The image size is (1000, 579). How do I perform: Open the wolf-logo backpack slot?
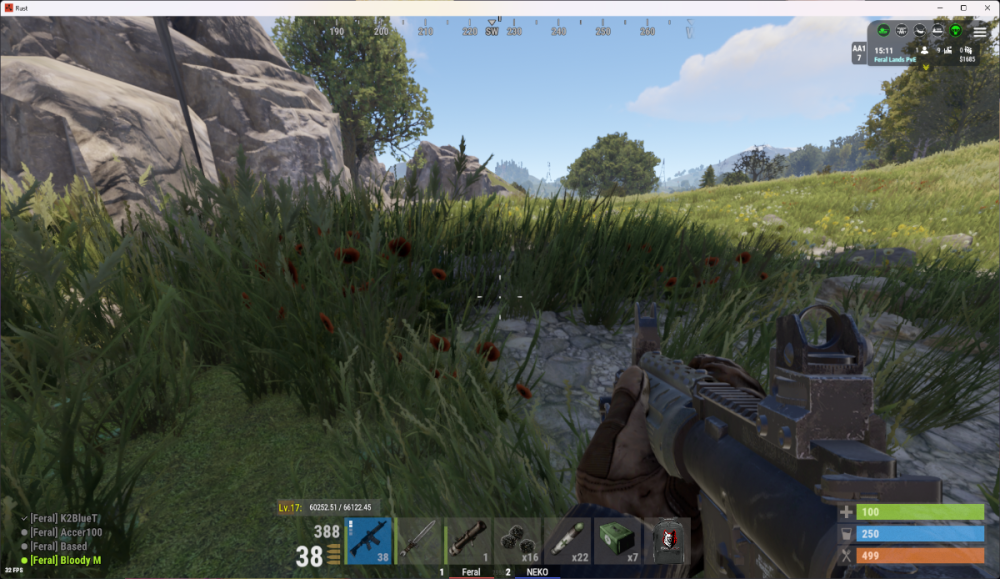click(666, 541)
